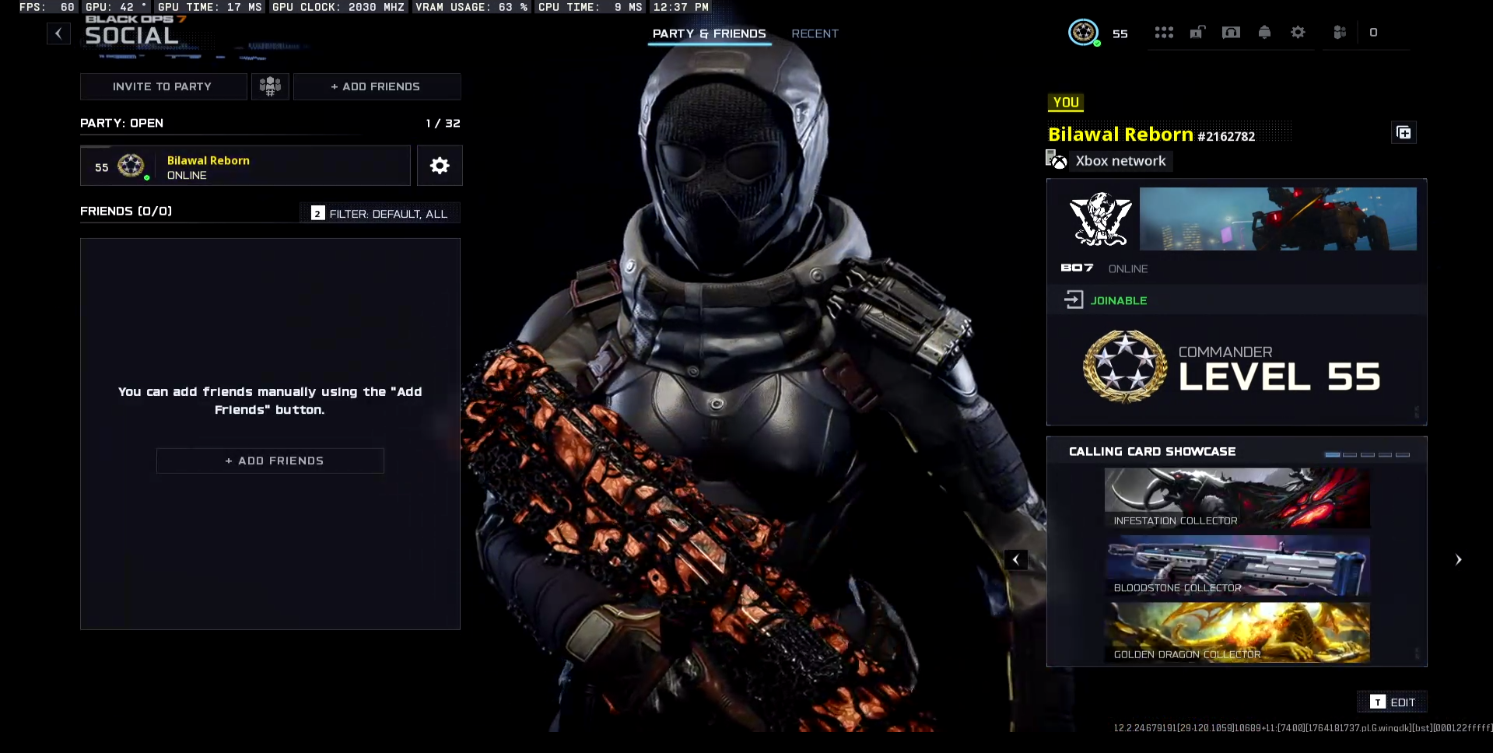Image resolution: width=1493 pixels, height=753 pixels.
Task: Open the Settings gear in the top bar
Action: point(1298,32)
